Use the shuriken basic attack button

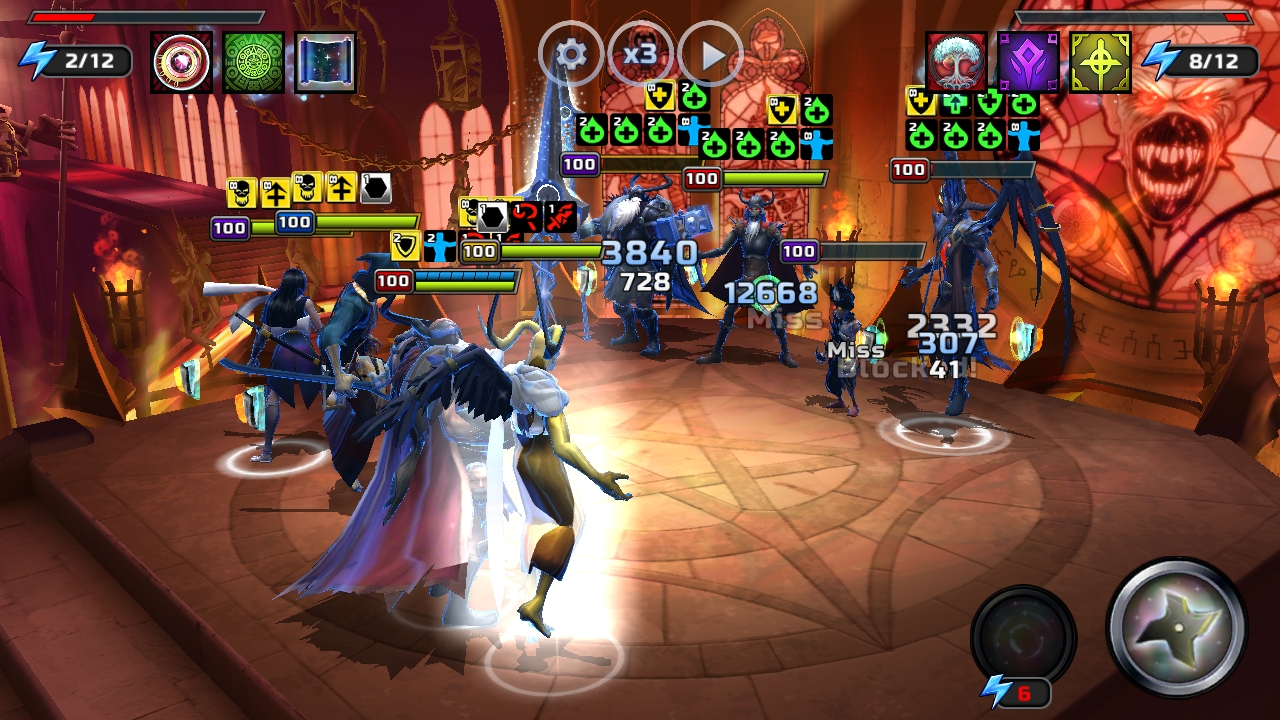pyautogui.click(x=1177, y=627)
